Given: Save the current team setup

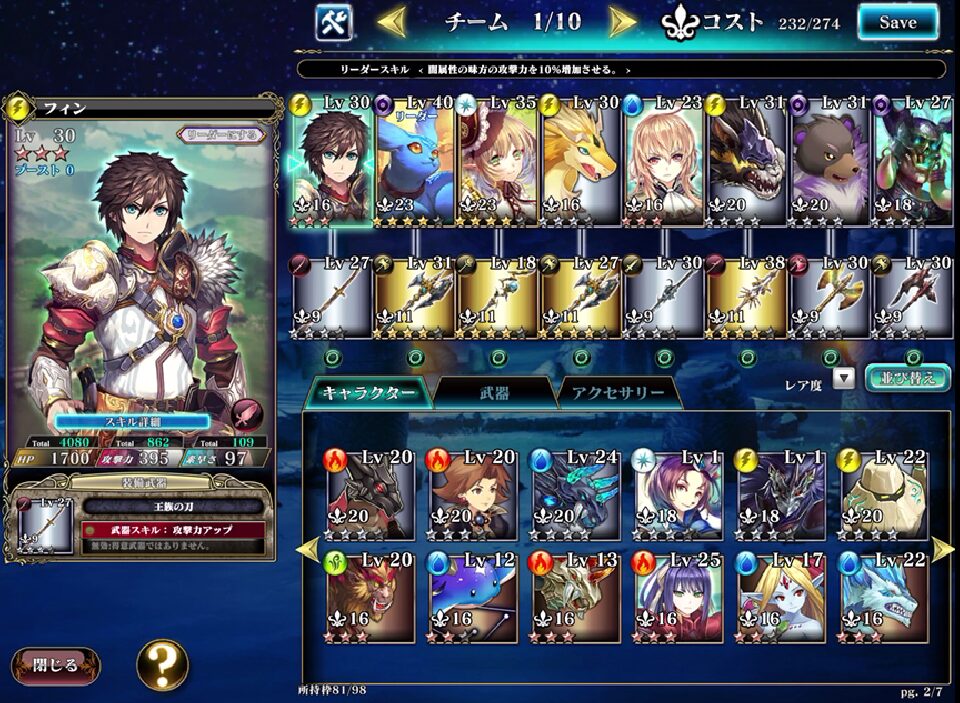Looking at the screenshot, I should tap(897, 22).
